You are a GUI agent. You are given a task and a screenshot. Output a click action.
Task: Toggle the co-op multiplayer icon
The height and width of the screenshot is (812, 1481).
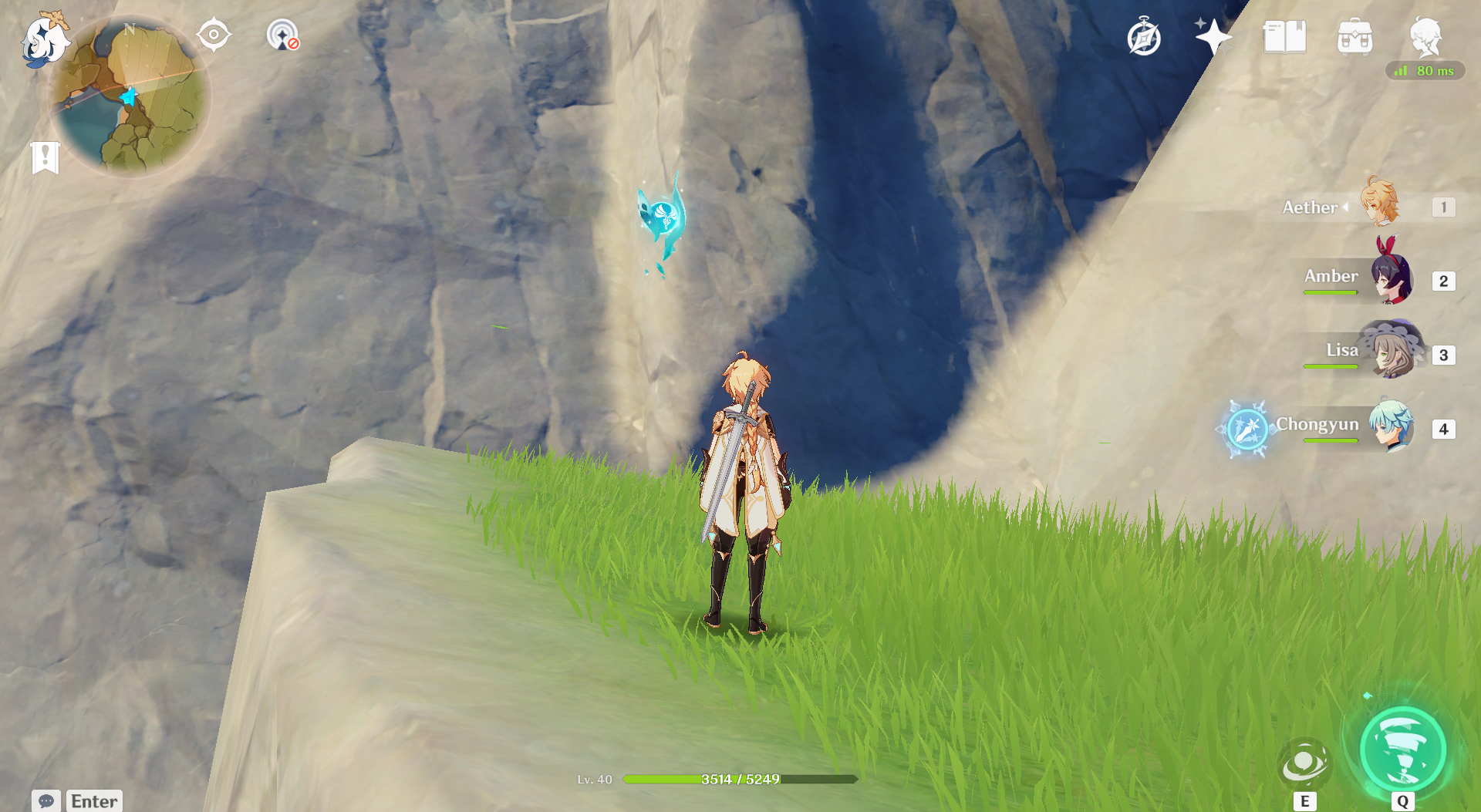coord(282,35)
